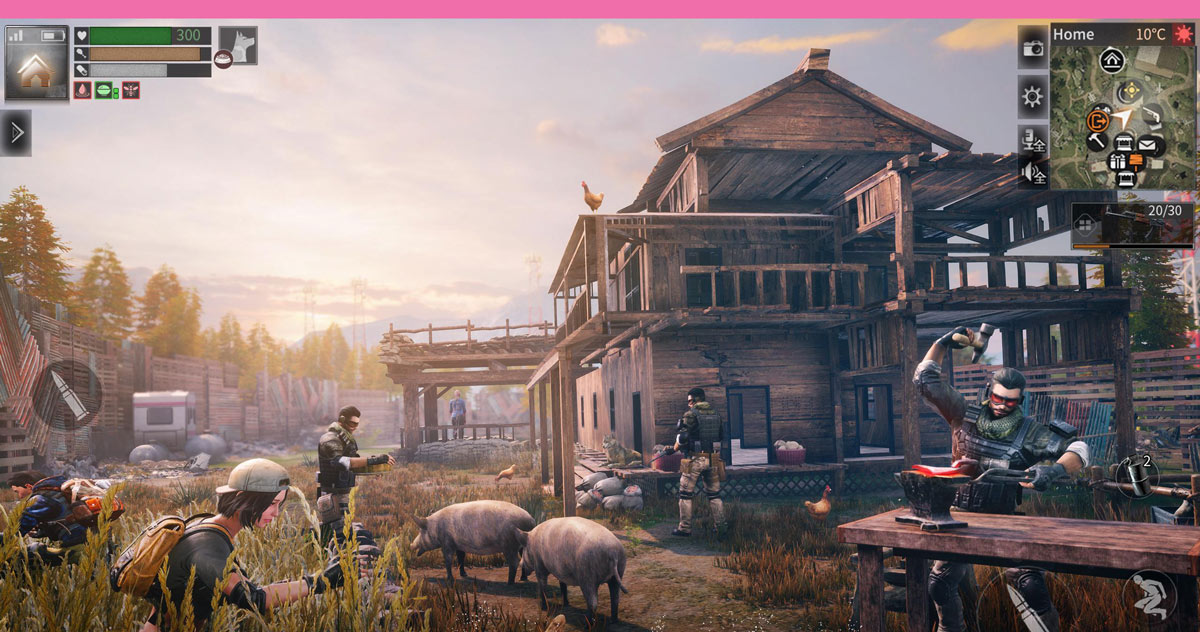
Task: Tap the glowing Home base icon
Action: 37,63
